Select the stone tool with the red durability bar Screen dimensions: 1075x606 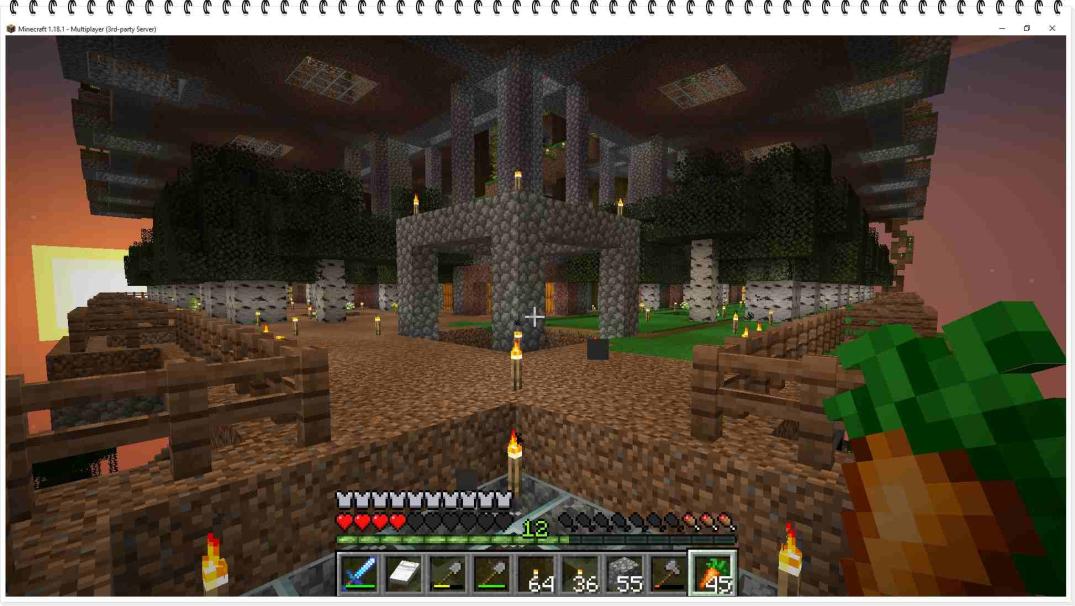(x=669, y=573)
